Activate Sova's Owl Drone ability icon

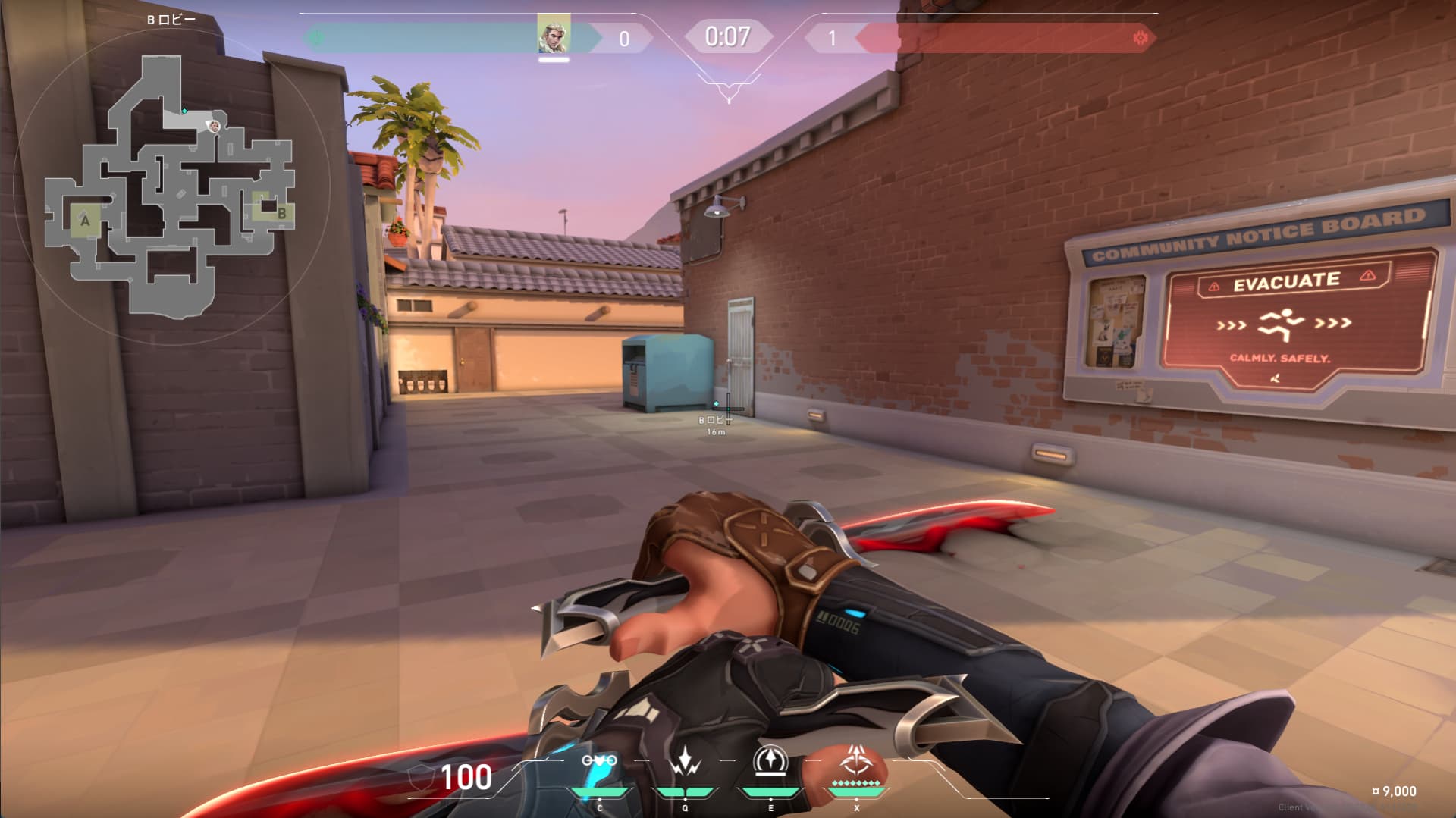tap(599, 761)
